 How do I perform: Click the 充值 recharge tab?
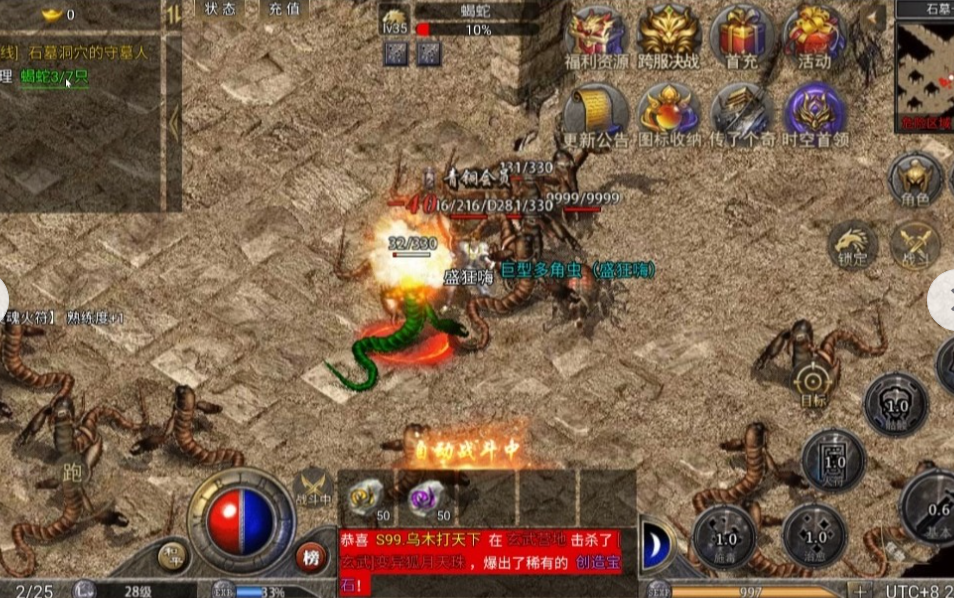(284, 9)
